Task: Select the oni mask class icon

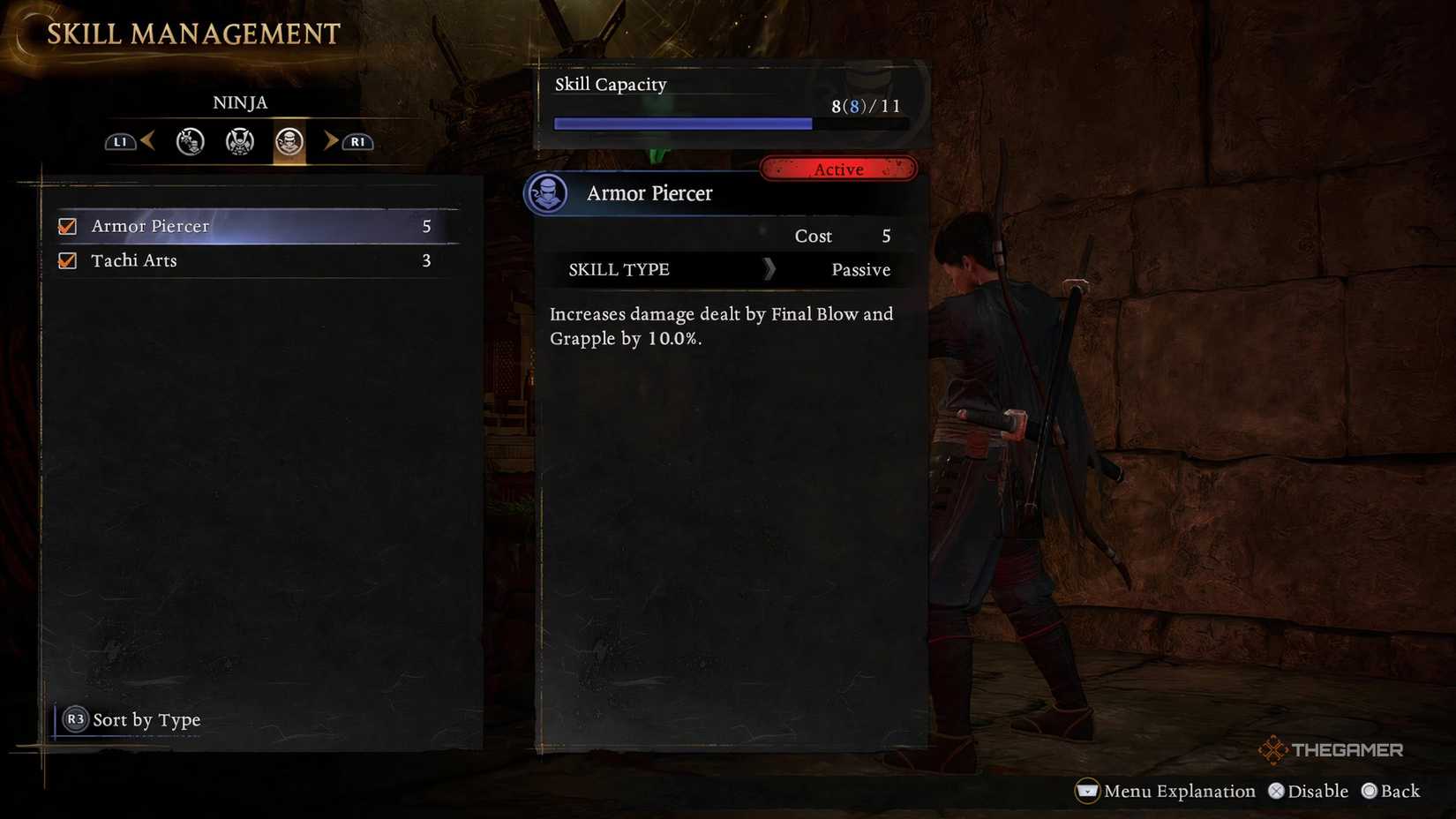Action: (189, 141)
